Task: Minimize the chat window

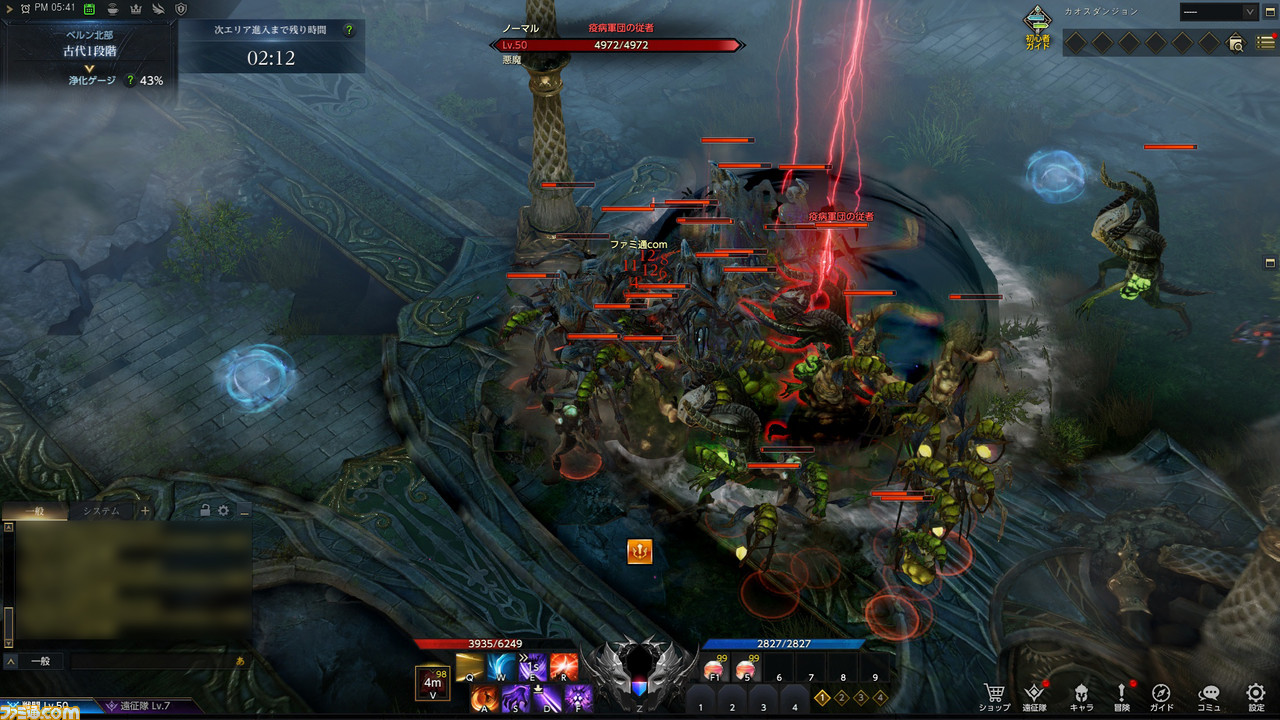Action: click(x=243, y=511)
